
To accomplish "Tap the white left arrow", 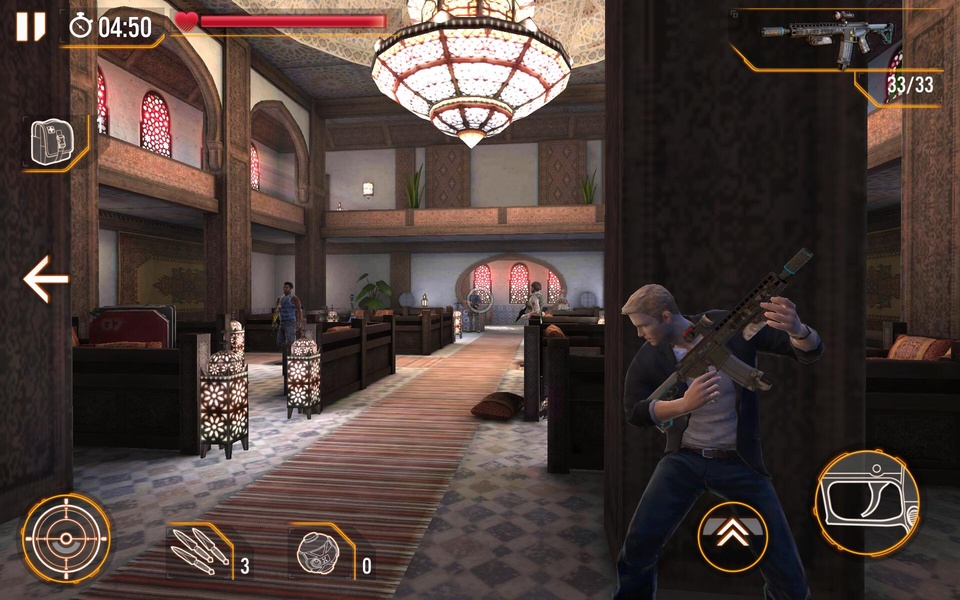I will click(46, 279).
